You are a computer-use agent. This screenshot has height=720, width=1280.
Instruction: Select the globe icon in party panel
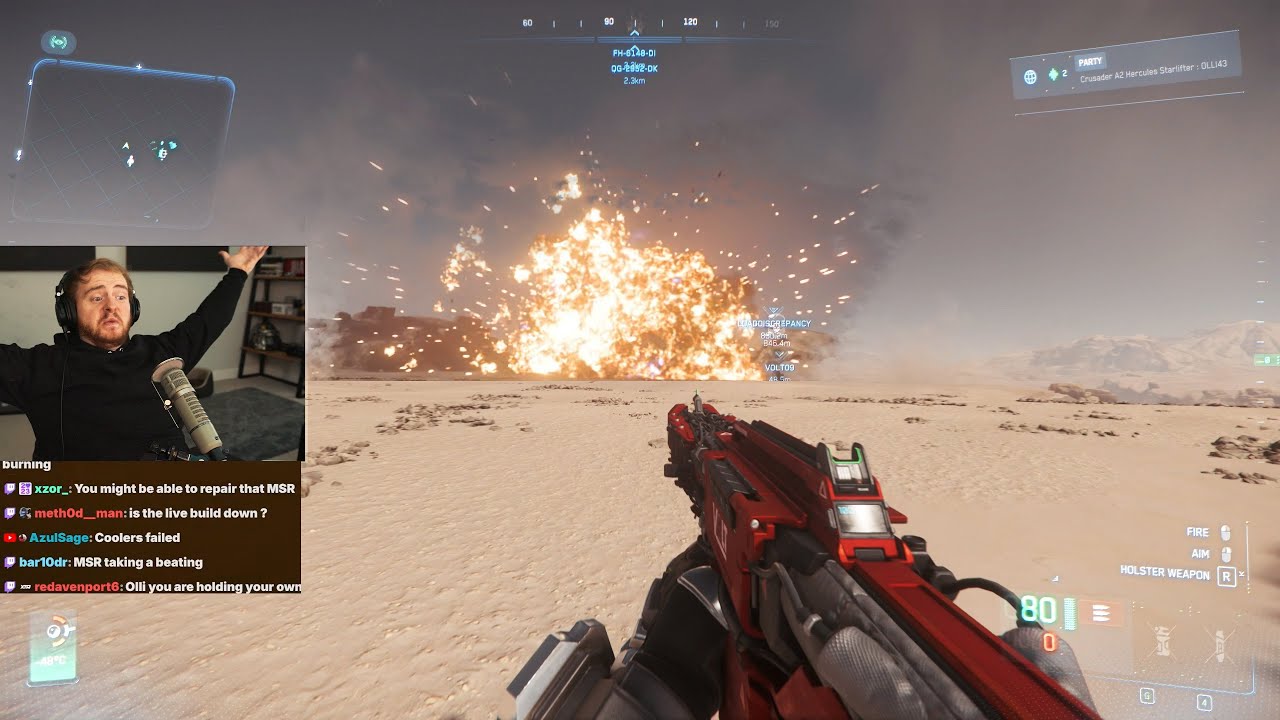tap(1030, 76)
